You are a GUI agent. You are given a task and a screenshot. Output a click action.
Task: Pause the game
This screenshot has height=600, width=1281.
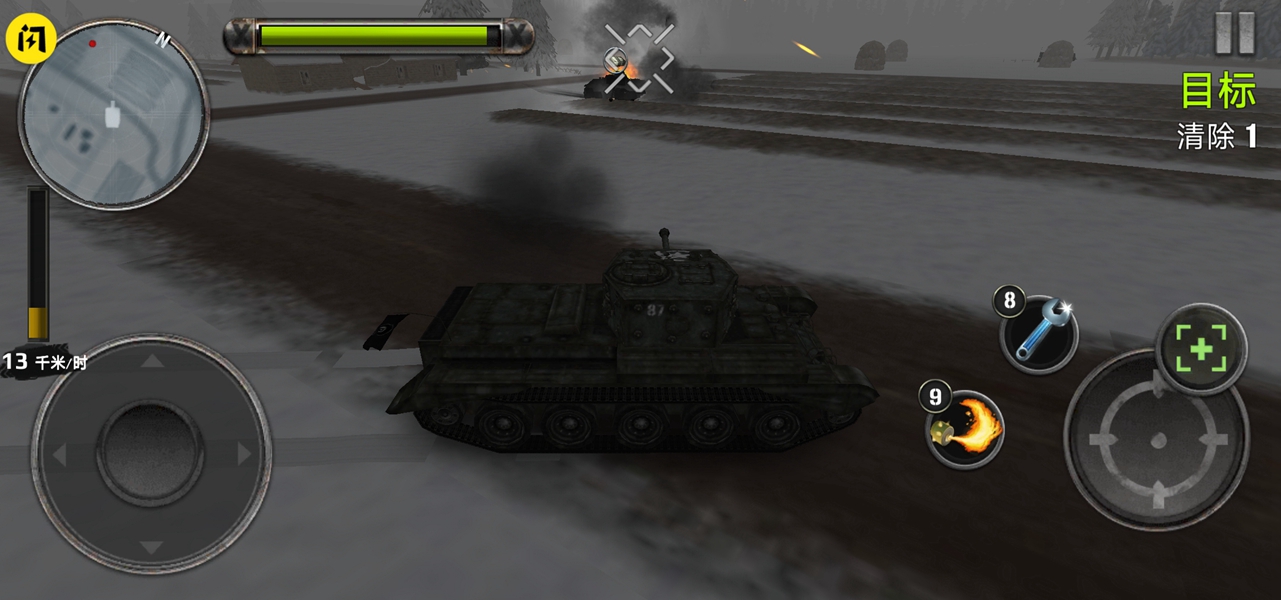tap(1234, 34)
